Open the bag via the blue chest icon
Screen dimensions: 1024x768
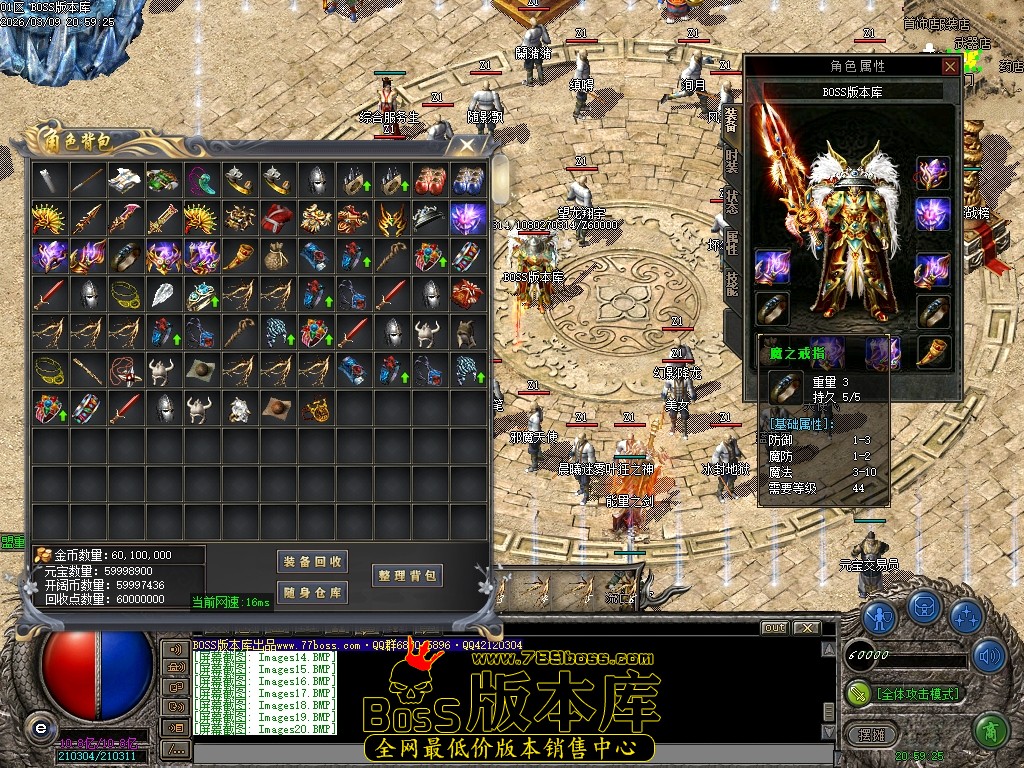click(x=923, y=606)
